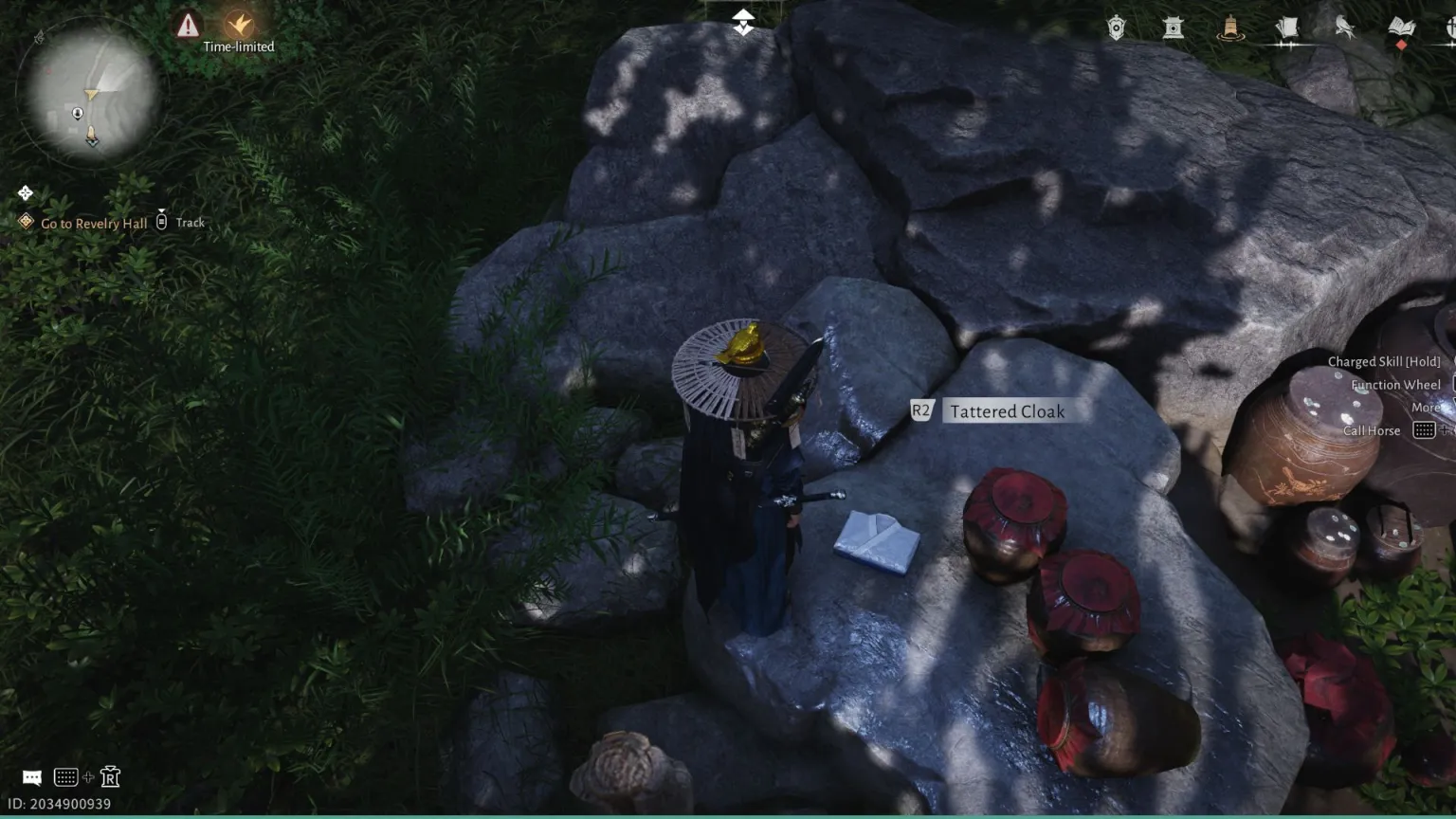Pick up the Tattered Cloak prompt label
Image resolution: width=1456 pixels, height=819 pixels.
1007,411
